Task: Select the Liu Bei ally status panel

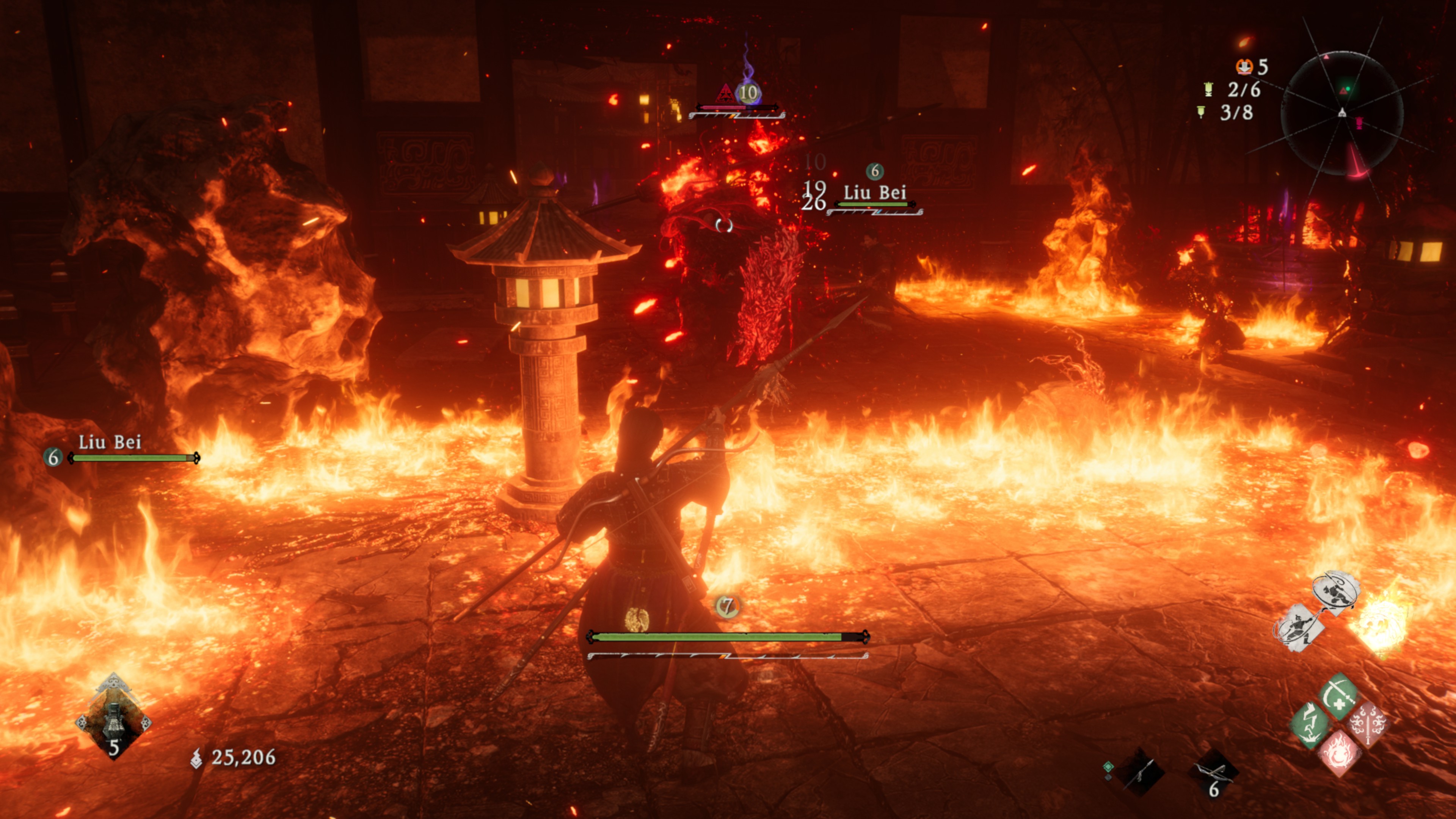Action: [122, 450]
